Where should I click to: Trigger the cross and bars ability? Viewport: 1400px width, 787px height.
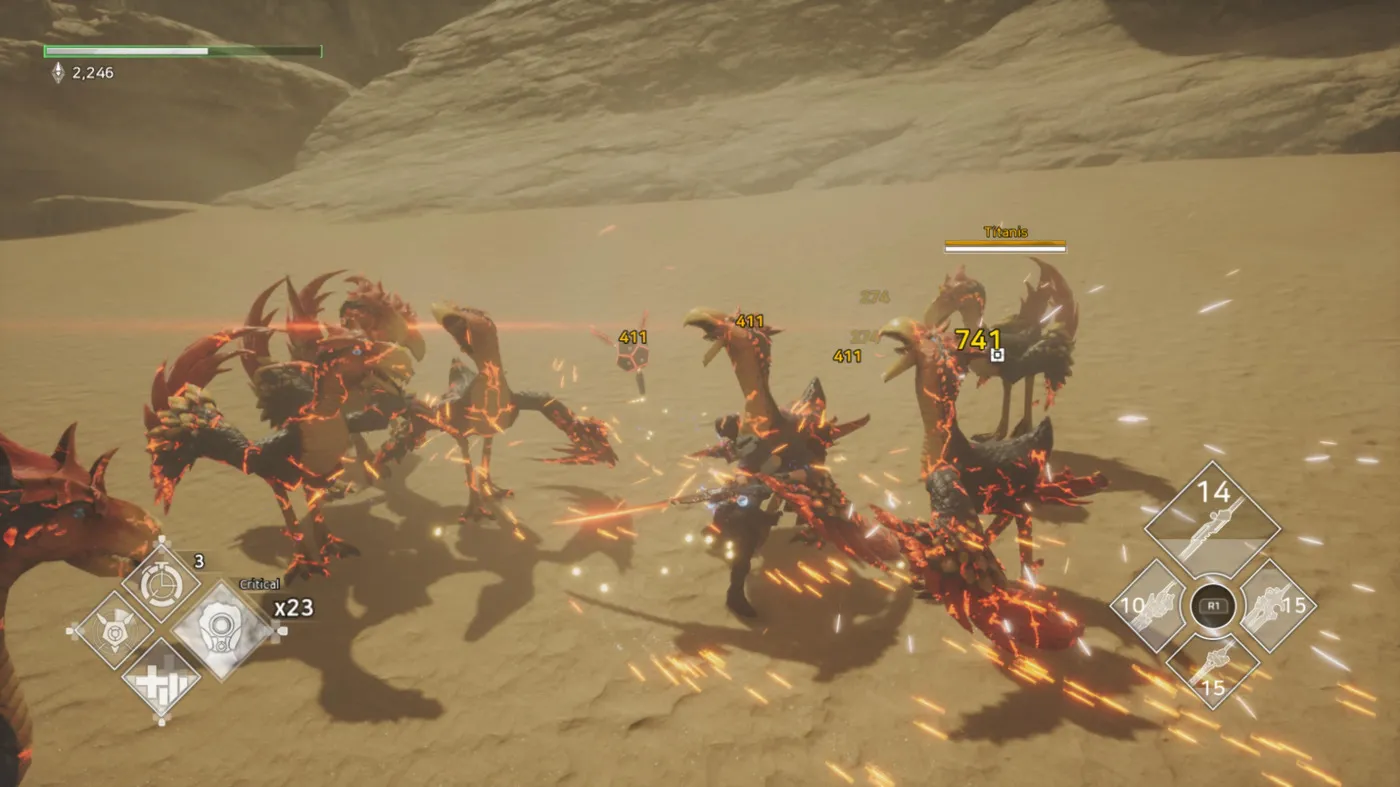click(160, 677)
